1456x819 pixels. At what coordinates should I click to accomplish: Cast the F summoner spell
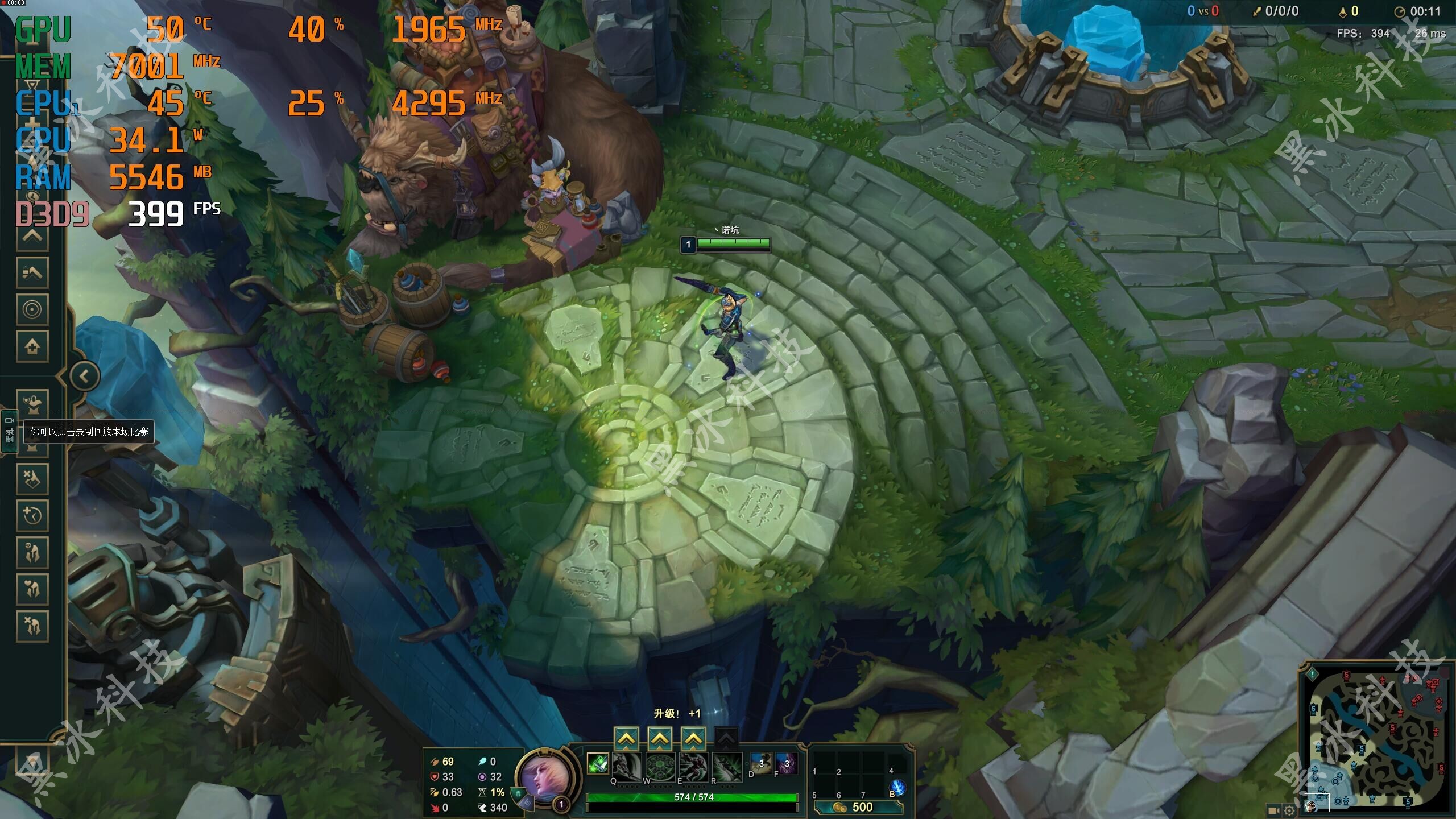coord(786,763)
